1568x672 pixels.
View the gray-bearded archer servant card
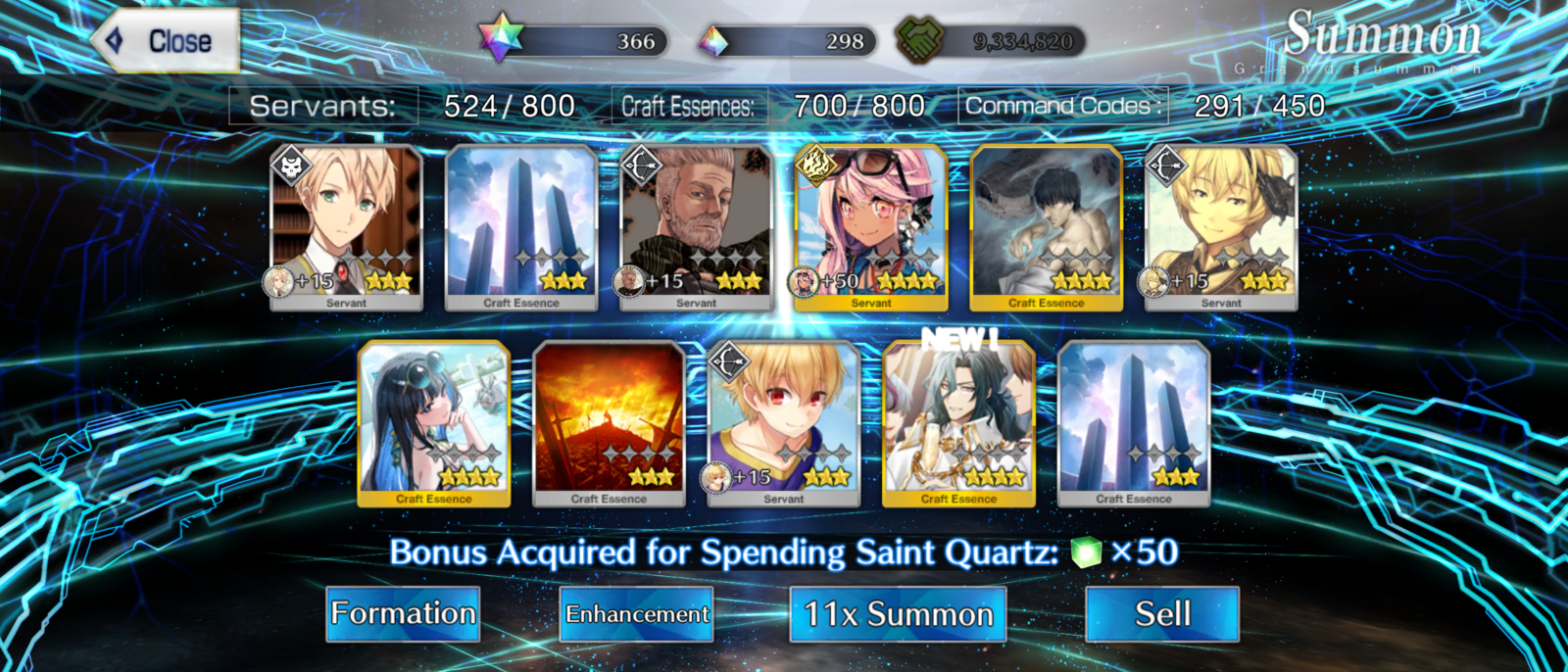pos(696,227)
